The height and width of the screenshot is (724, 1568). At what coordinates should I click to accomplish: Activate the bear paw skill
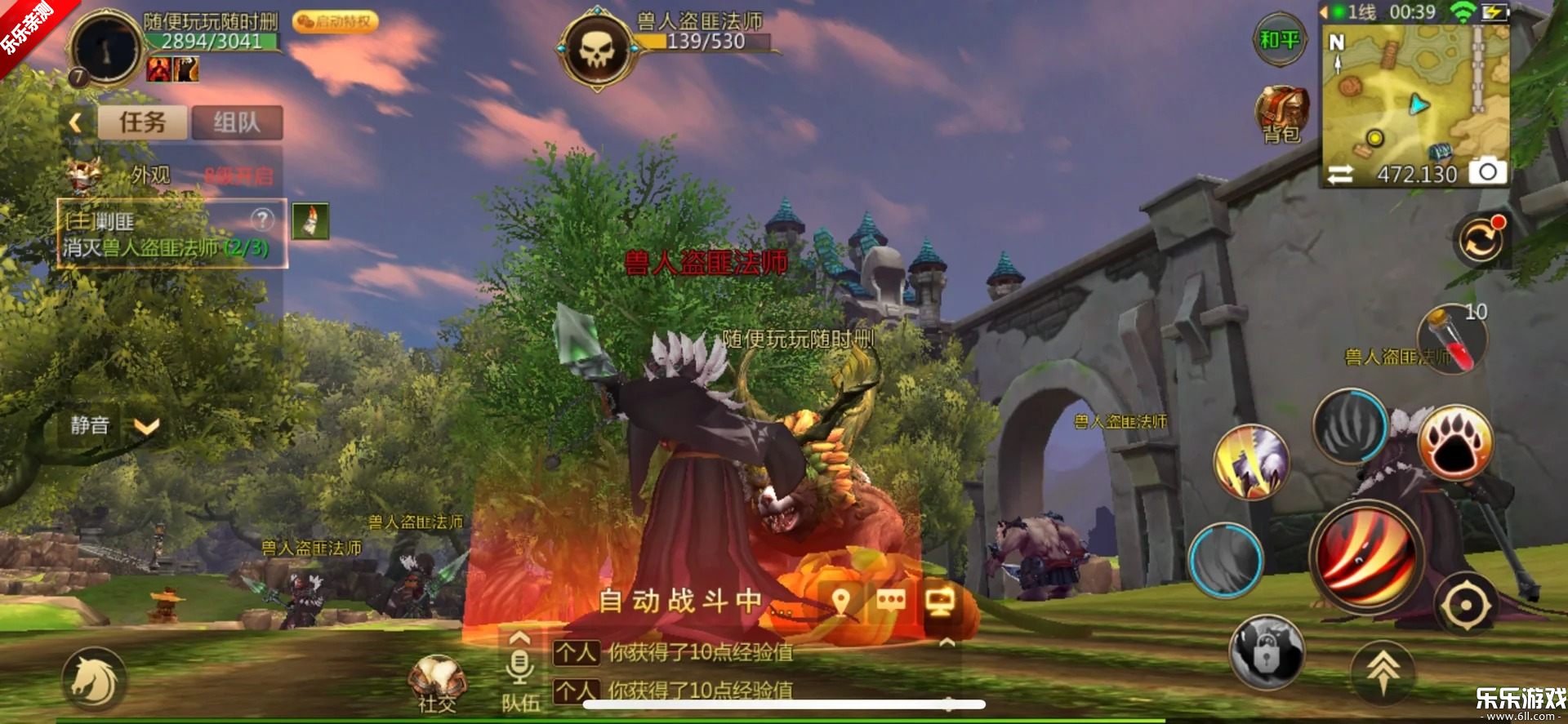pos(1455,443)
